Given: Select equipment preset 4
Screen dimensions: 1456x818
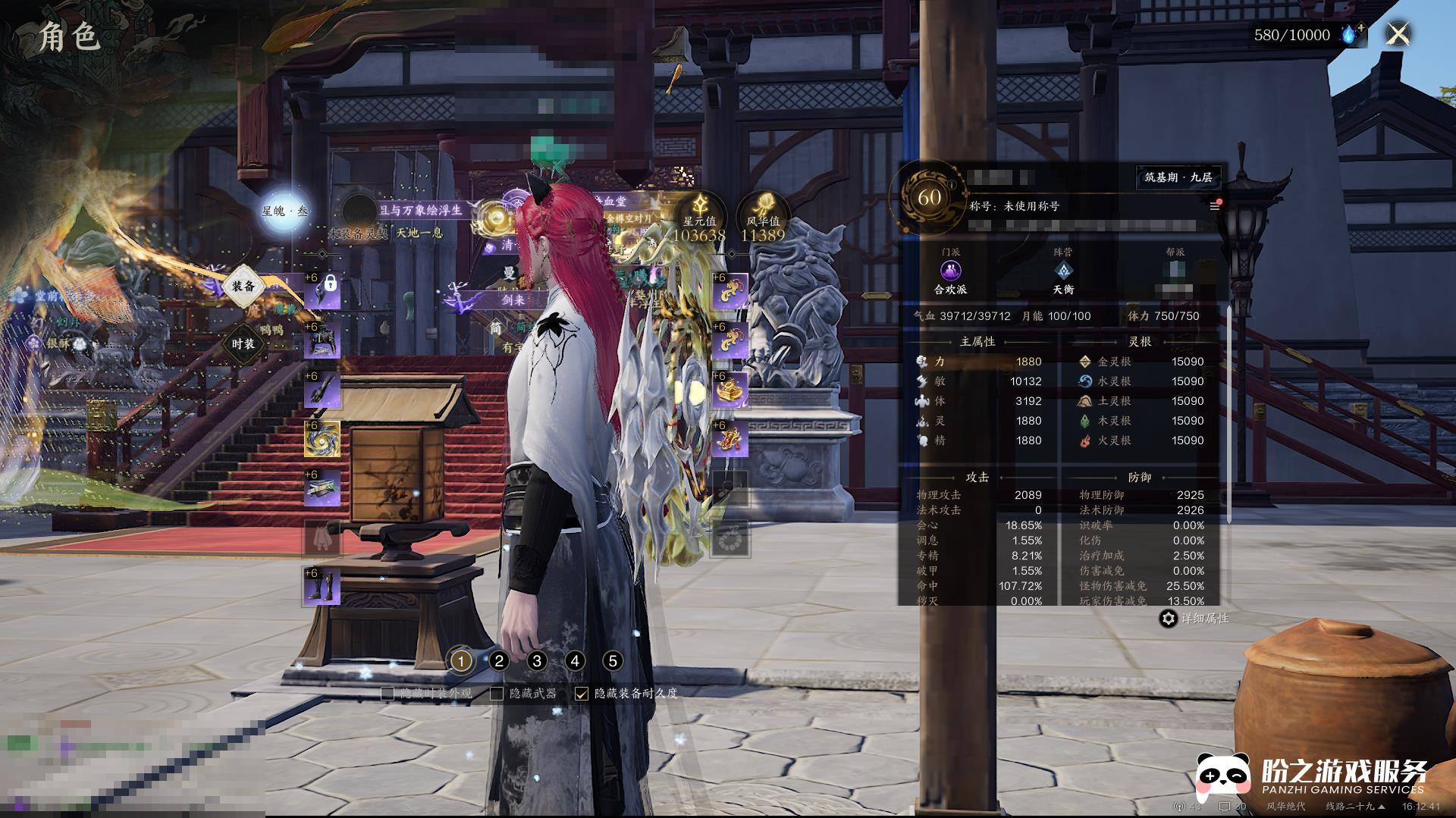Looking at the screenshot, I should pos(575,661).
